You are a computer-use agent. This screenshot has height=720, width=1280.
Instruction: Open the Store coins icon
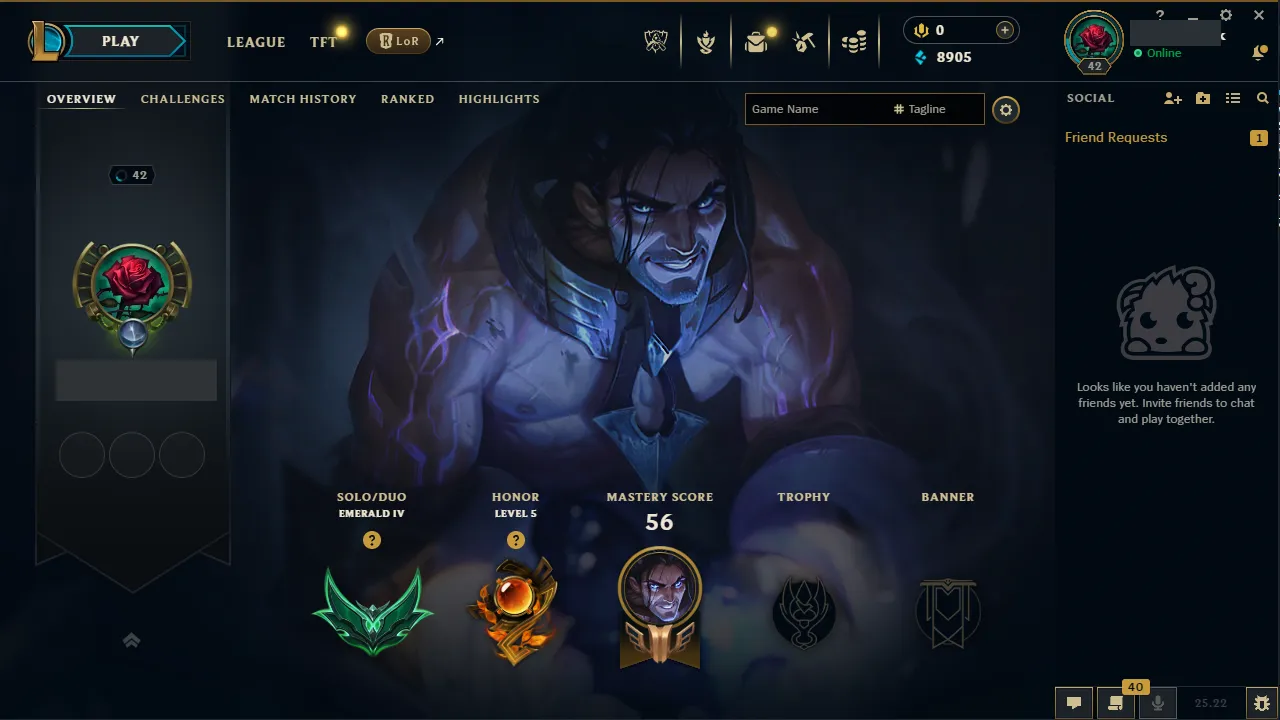(x=853, y=43)
